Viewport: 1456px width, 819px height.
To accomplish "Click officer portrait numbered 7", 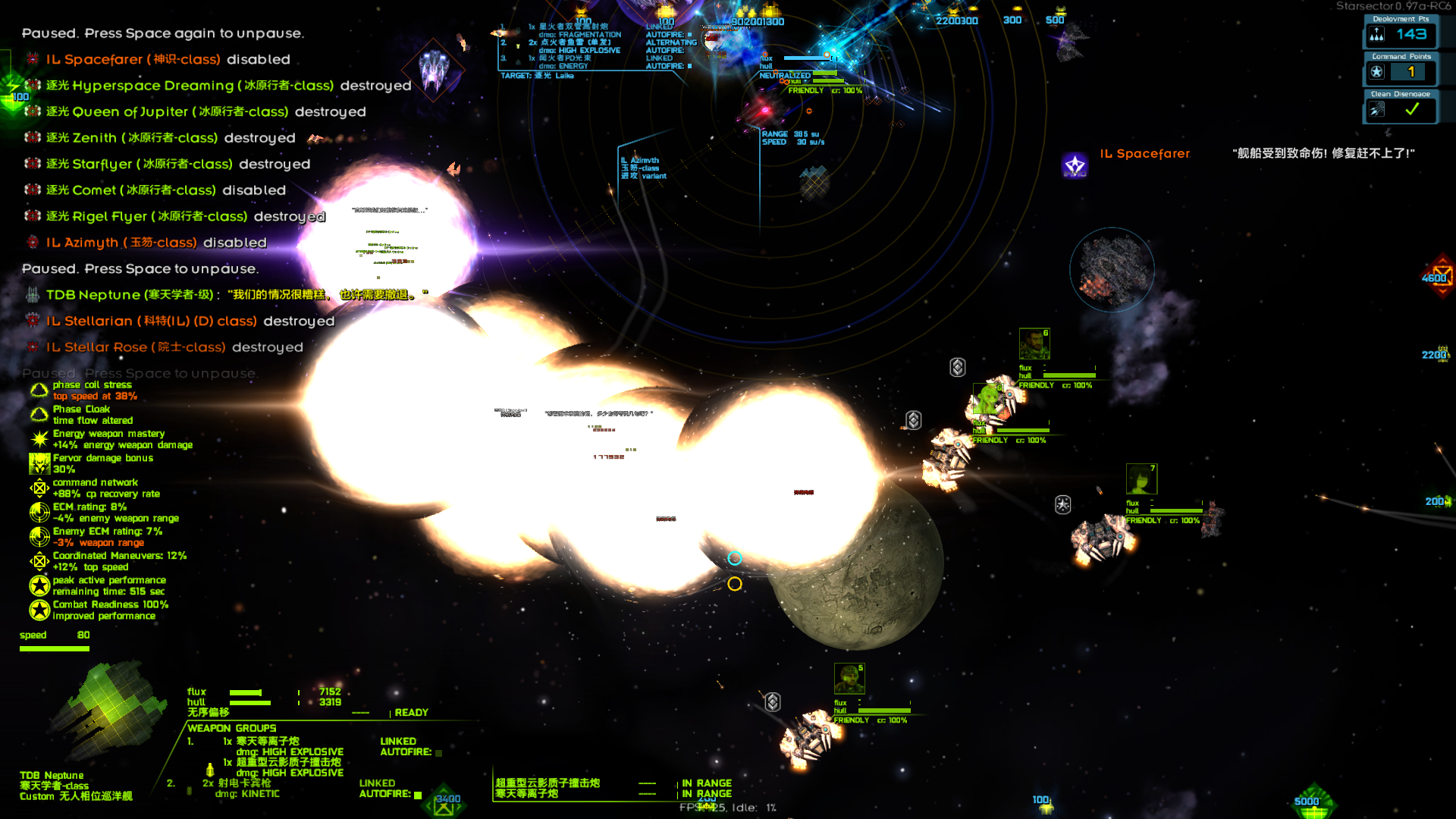I will pos(1142,479).
